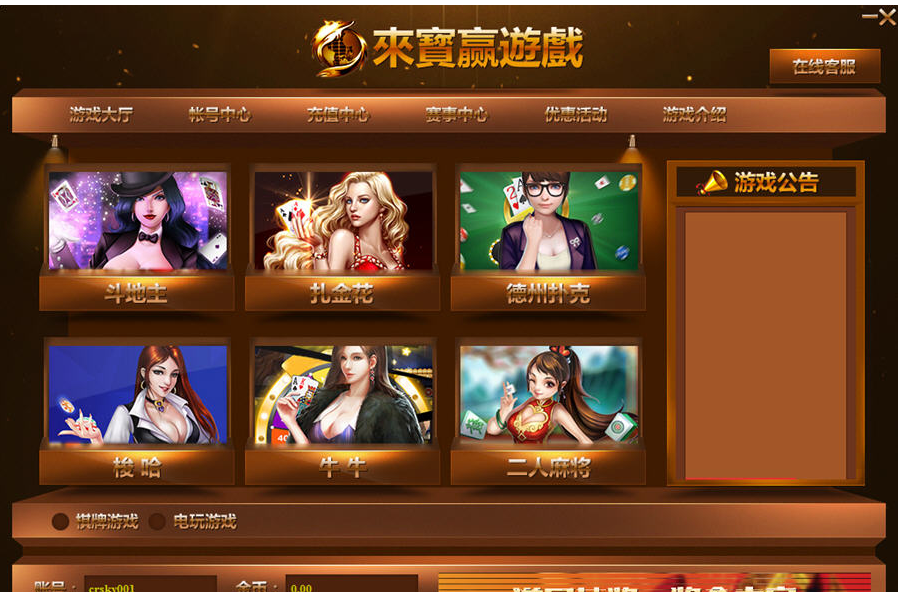Switch to the 电玩游戏 category option

coord(157,521)
